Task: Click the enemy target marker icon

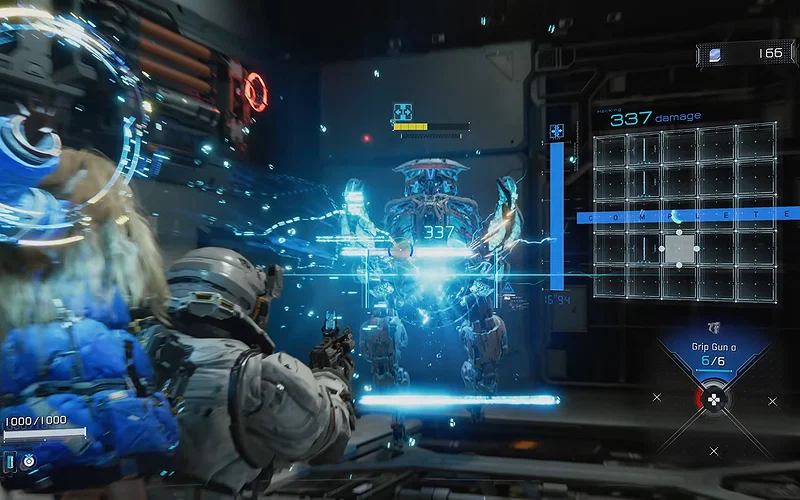Action: [403, 112]
